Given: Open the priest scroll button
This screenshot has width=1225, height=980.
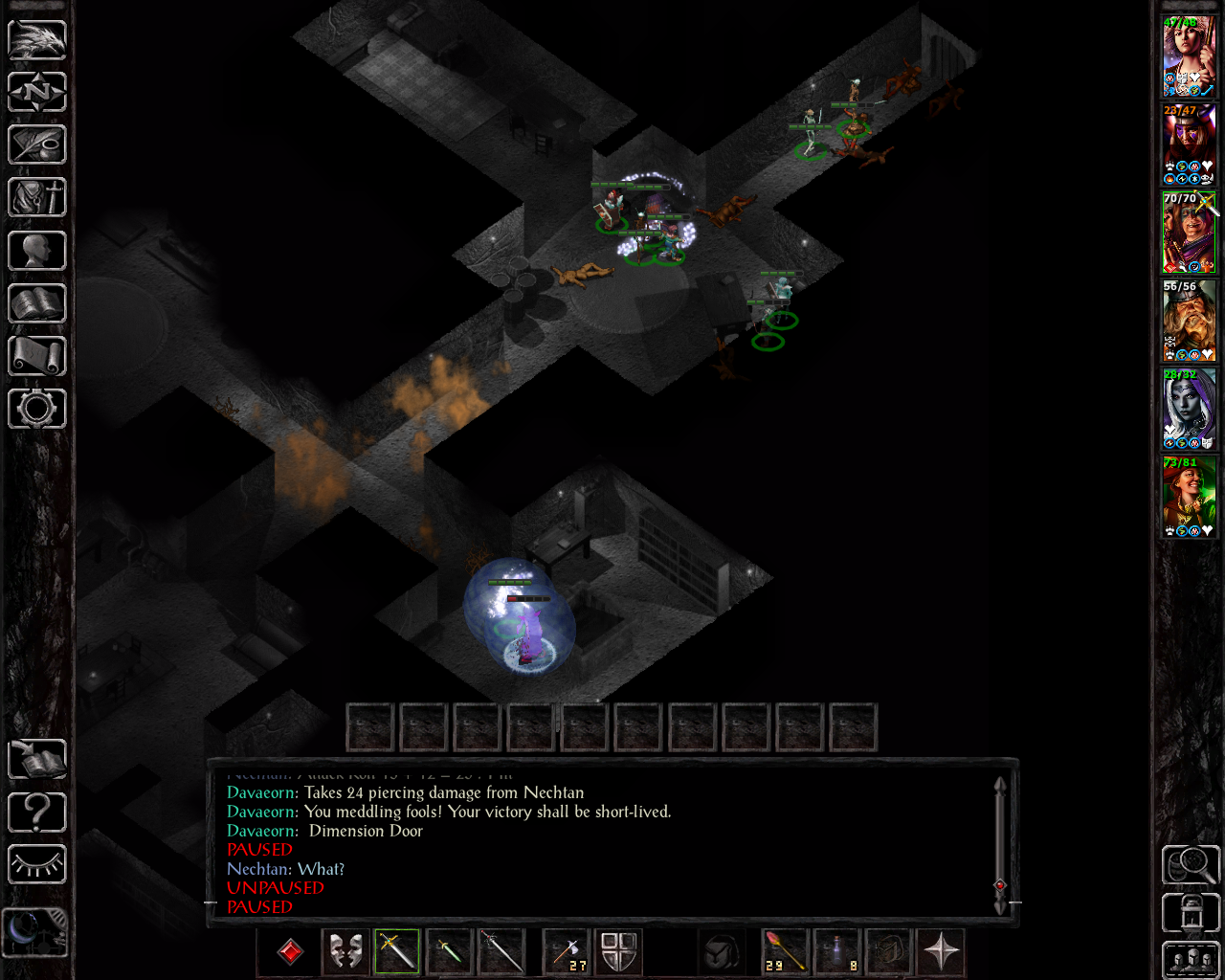Looking at the screenshot, I should tap(37, 356).
